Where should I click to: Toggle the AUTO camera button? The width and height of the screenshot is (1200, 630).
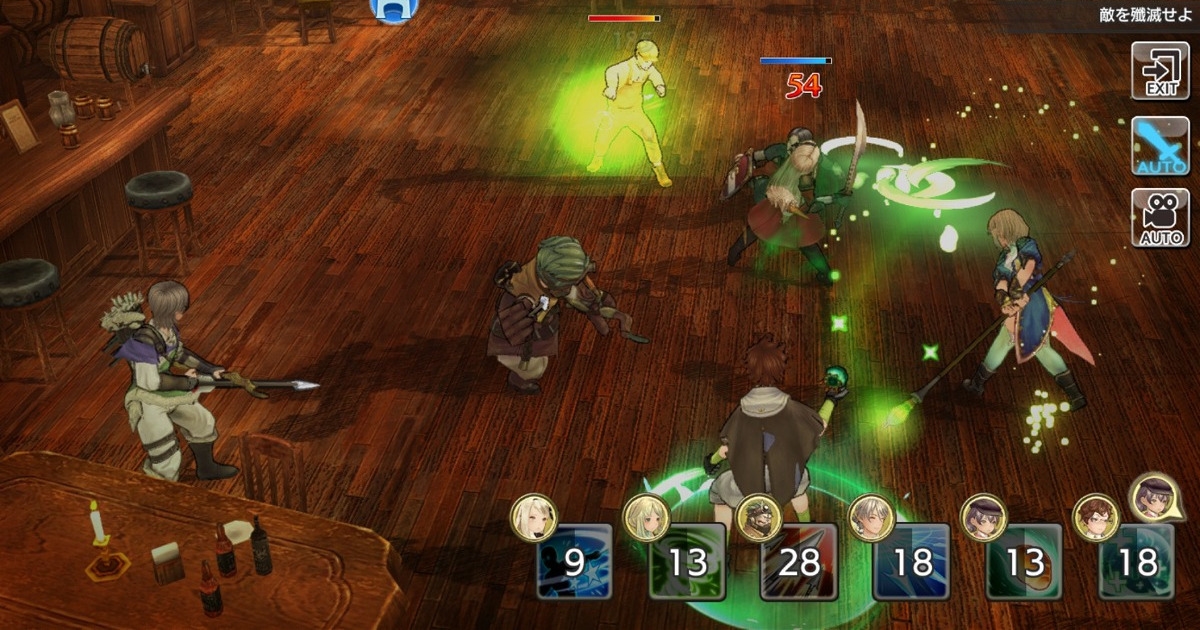point(1160,218)
